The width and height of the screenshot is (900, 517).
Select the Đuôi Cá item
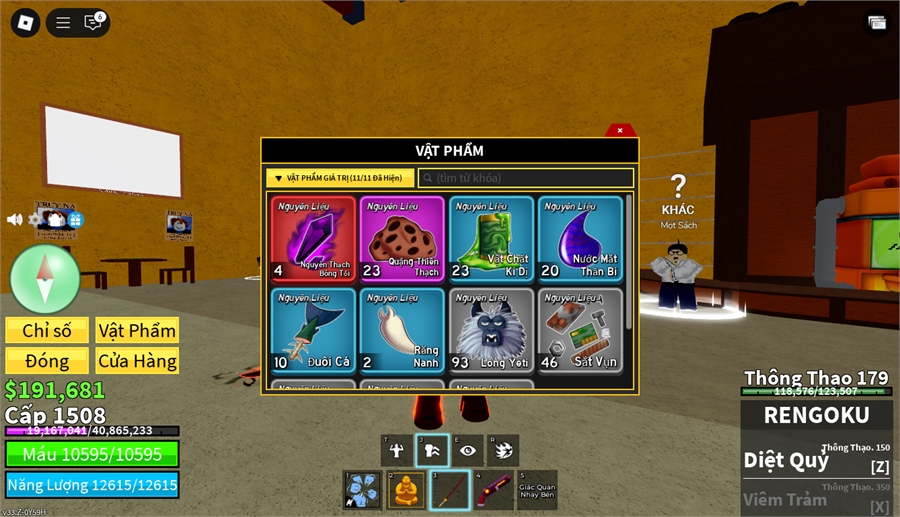313,330
